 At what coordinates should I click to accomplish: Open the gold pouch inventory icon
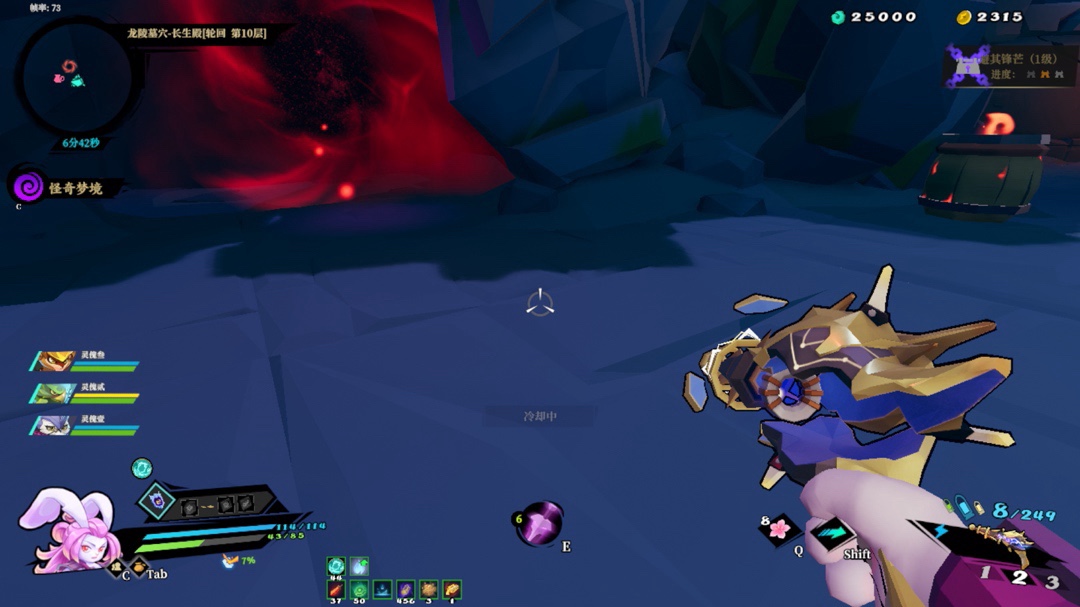(x=452, y=589)
